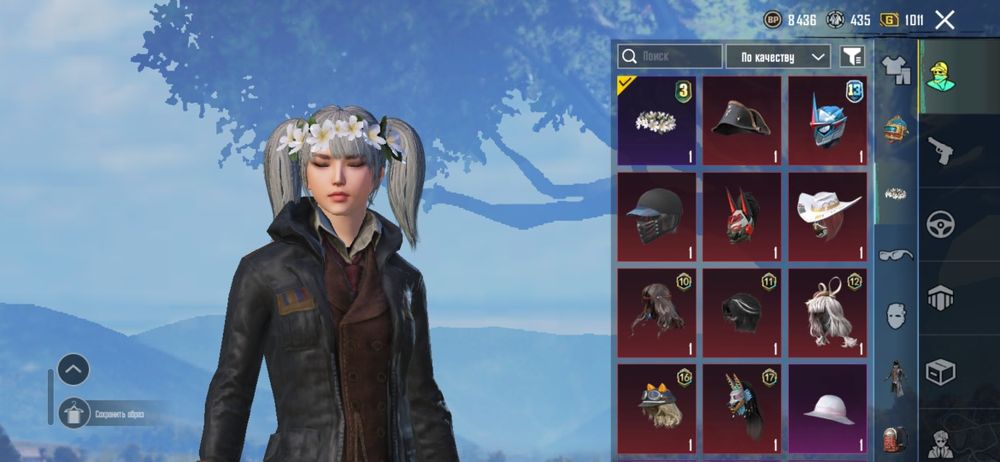This screenshot has width=1000, height=462.
Task: Close the wardrobe screen with the X
Action: click(945, 19)
